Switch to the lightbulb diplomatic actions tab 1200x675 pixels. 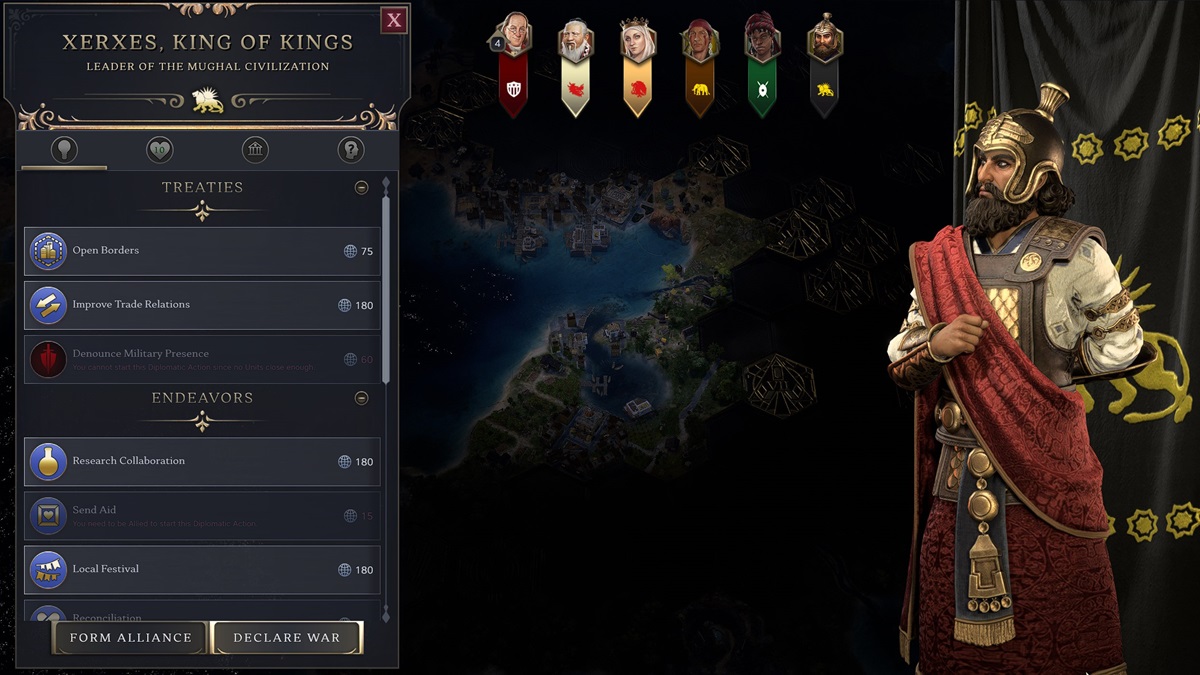[64, 151]
